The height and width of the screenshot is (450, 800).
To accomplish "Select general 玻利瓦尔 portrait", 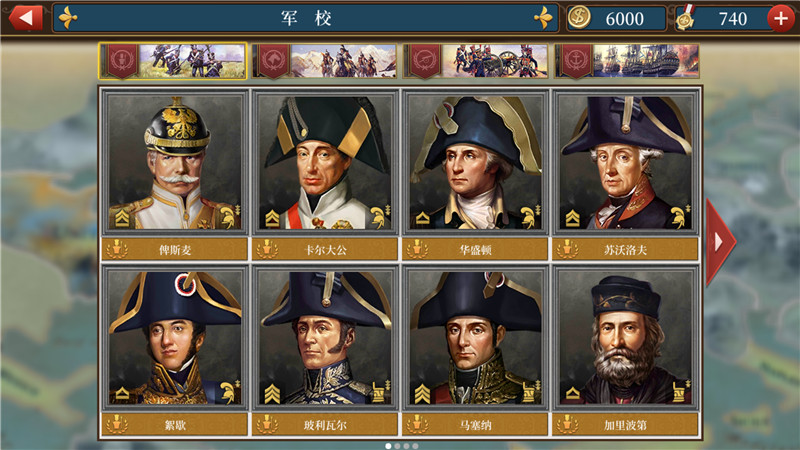I will pyautogui.click(x=325, y=340).
